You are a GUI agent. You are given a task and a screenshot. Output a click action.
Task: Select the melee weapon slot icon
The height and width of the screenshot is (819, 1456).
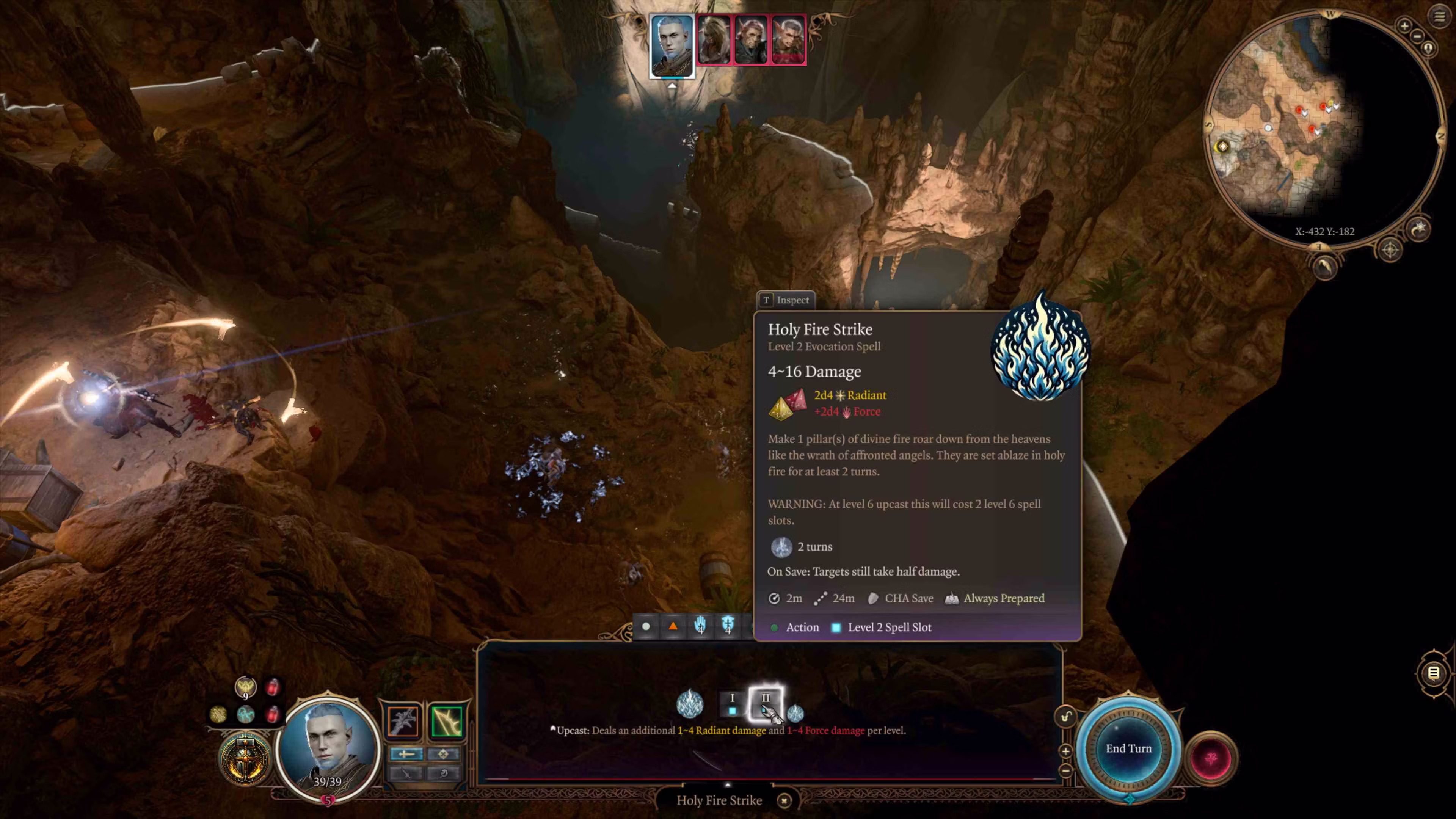tap(403, 721)
